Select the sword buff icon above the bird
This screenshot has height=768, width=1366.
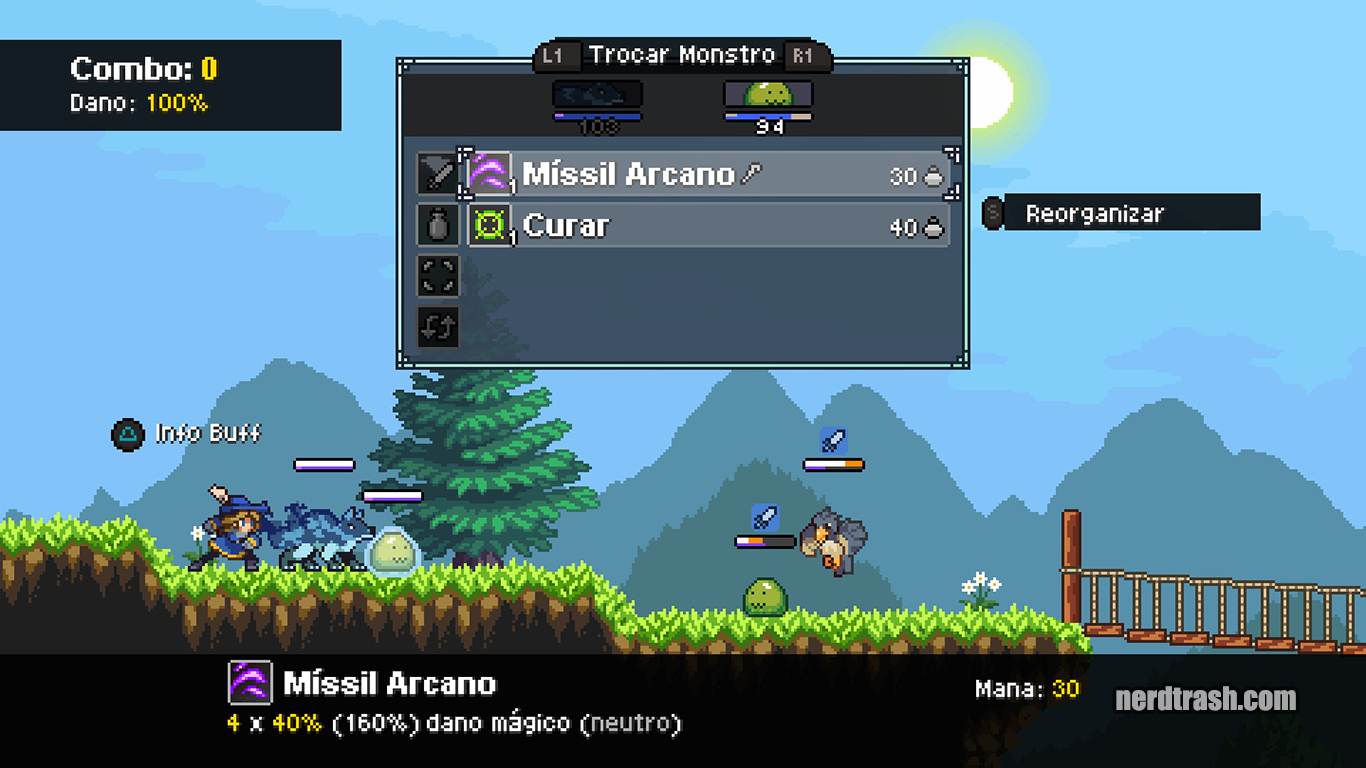point(833,440)
